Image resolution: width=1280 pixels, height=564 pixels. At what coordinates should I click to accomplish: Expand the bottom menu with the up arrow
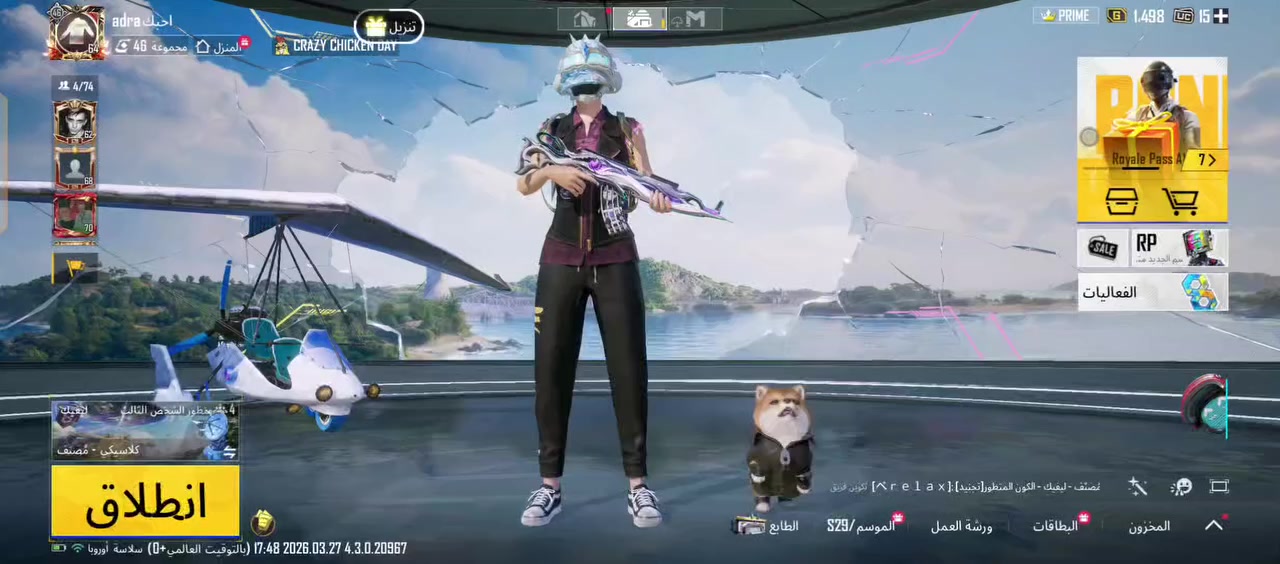(1214, 525)
